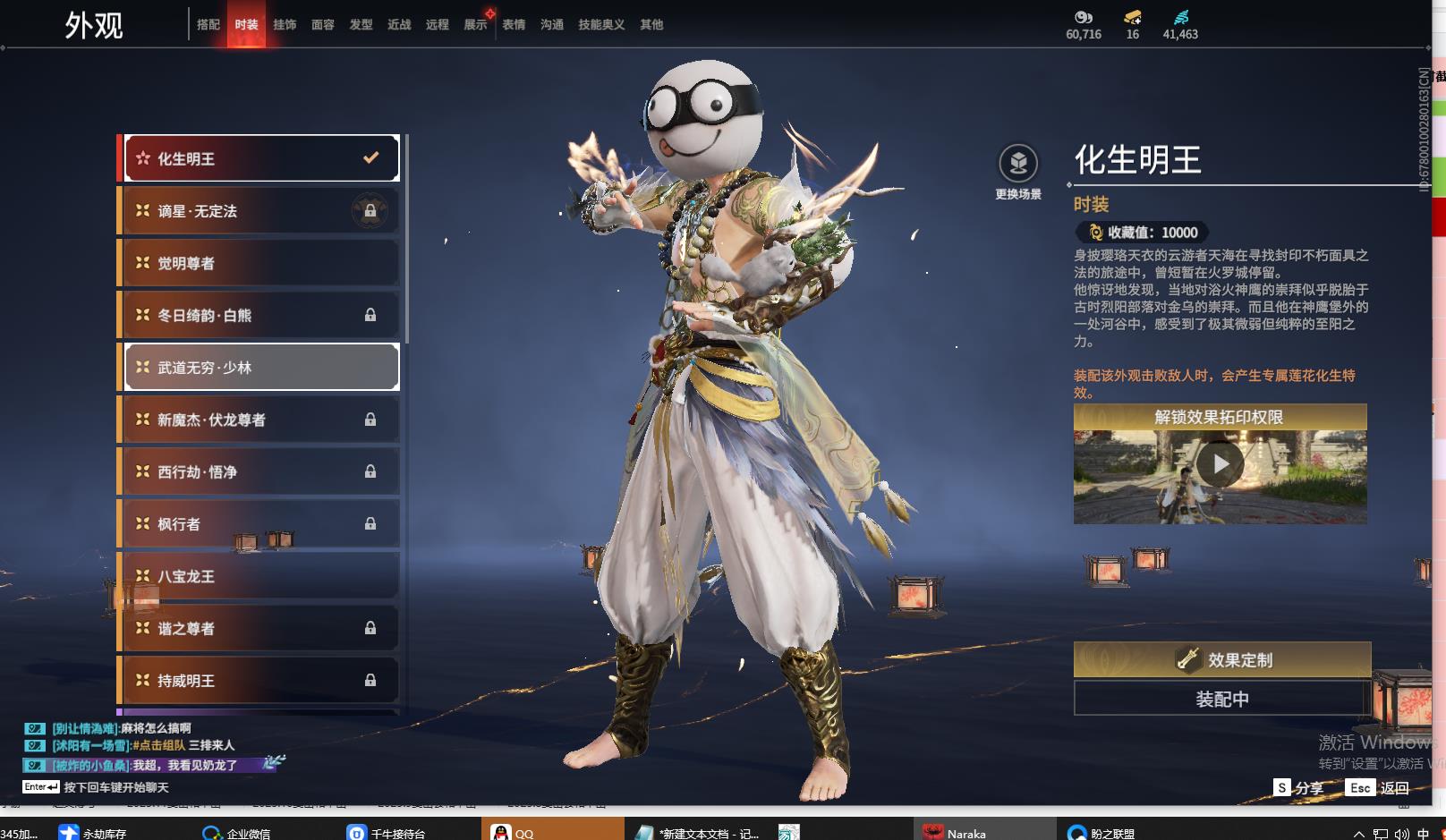Switch to the 表情 tab
Image resolution: width=1446 pixels, height=840 pixels.
(x=514, y=25)
